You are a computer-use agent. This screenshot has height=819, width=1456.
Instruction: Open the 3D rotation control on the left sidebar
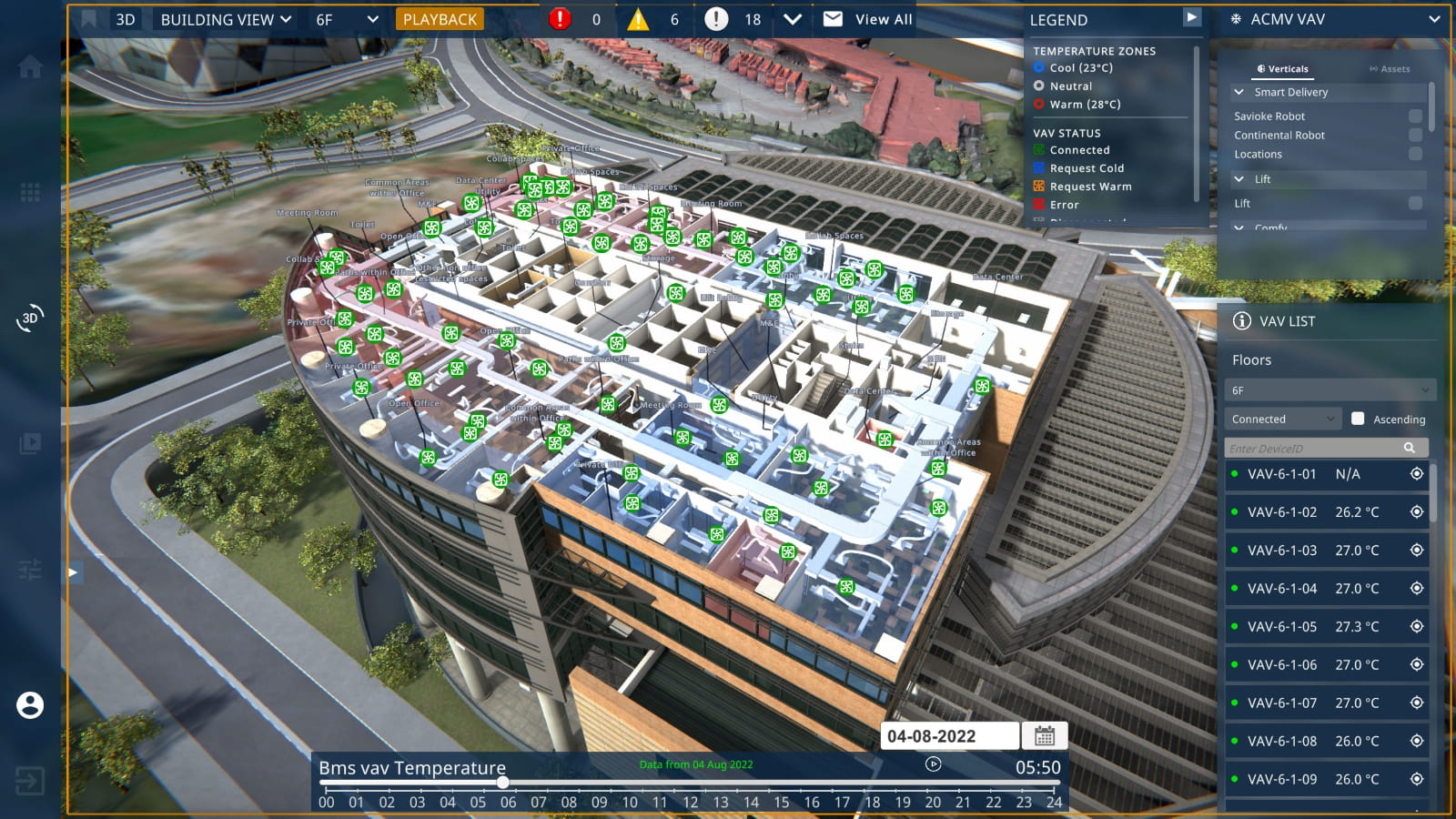pos(28,318)
